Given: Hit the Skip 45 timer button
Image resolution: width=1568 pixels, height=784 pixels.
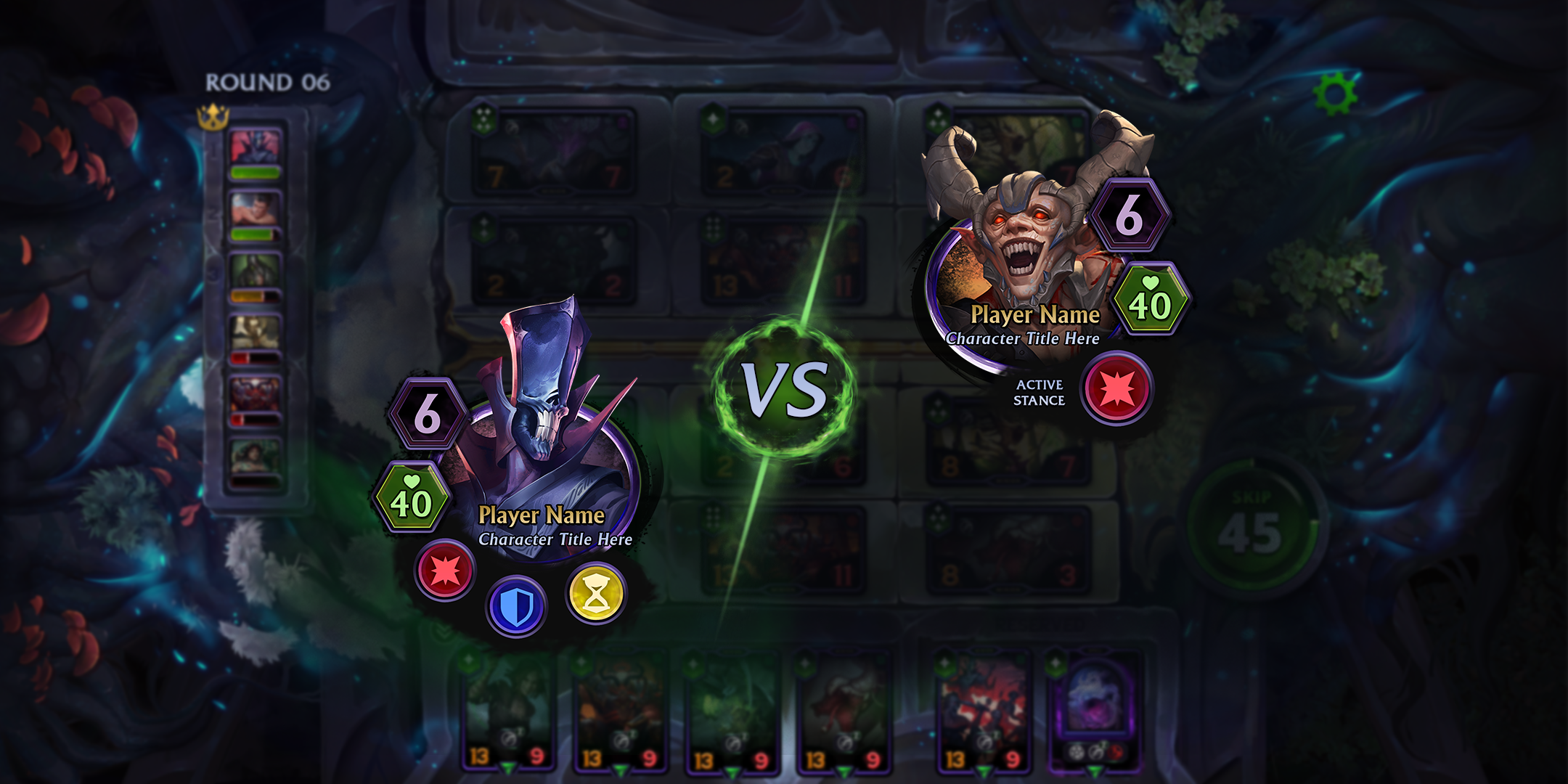Looking at the screenshot, I should 1250,528.
